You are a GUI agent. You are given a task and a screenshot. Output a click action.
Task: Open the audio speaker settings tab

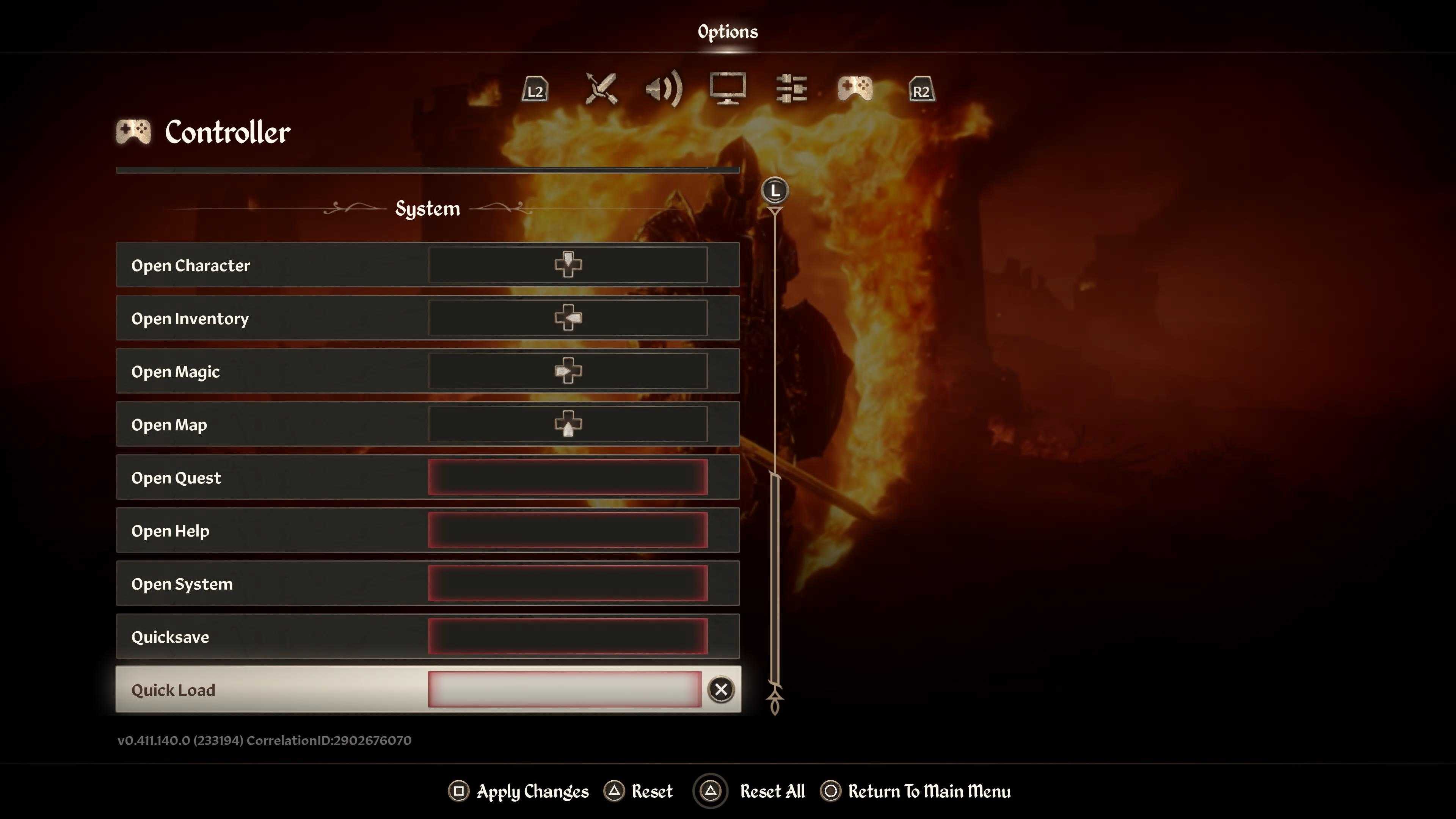(x=664, y=89)
